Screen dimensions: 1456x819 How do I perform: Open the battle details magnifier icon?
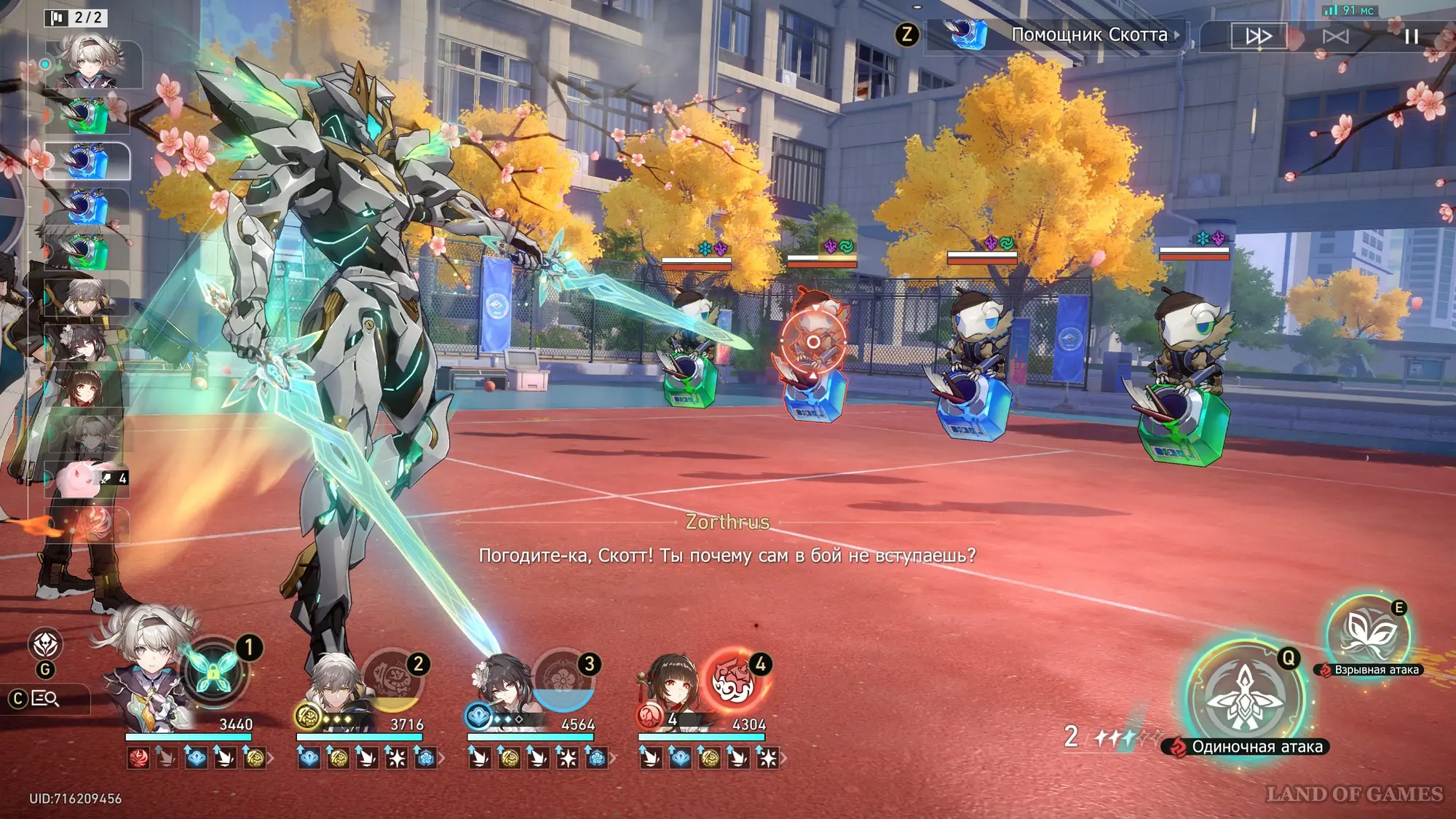tap(45, 699)
